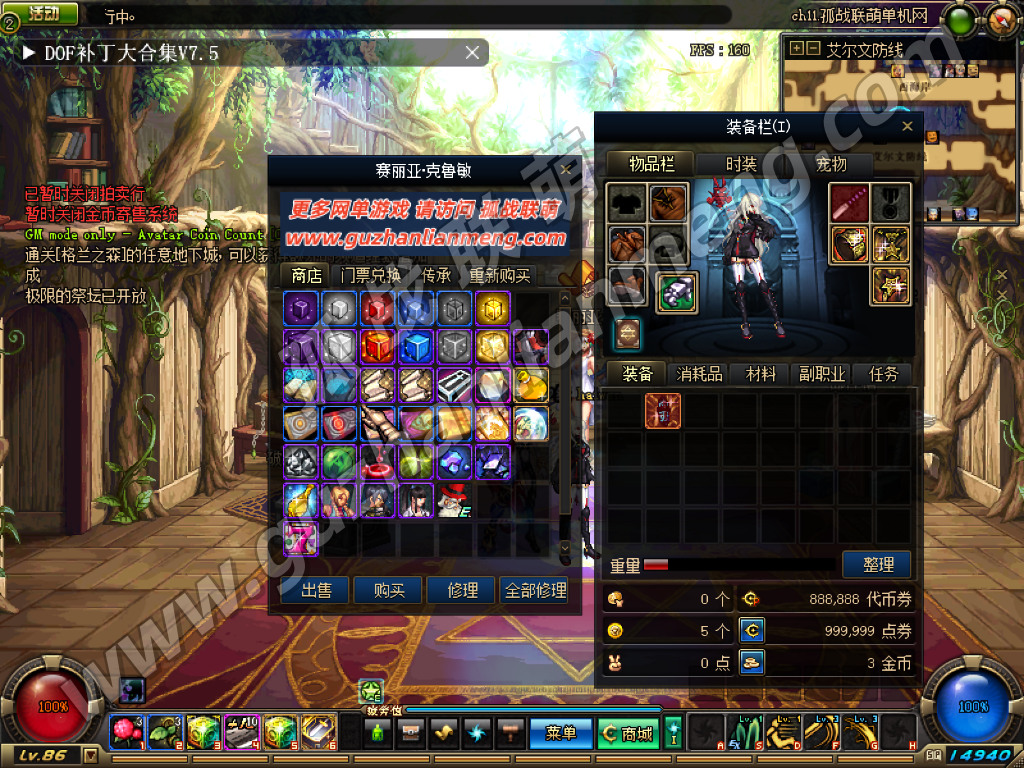Click the 整理 sort inventory button
The height and width of the screenshot is (768, 1024).
878,564
